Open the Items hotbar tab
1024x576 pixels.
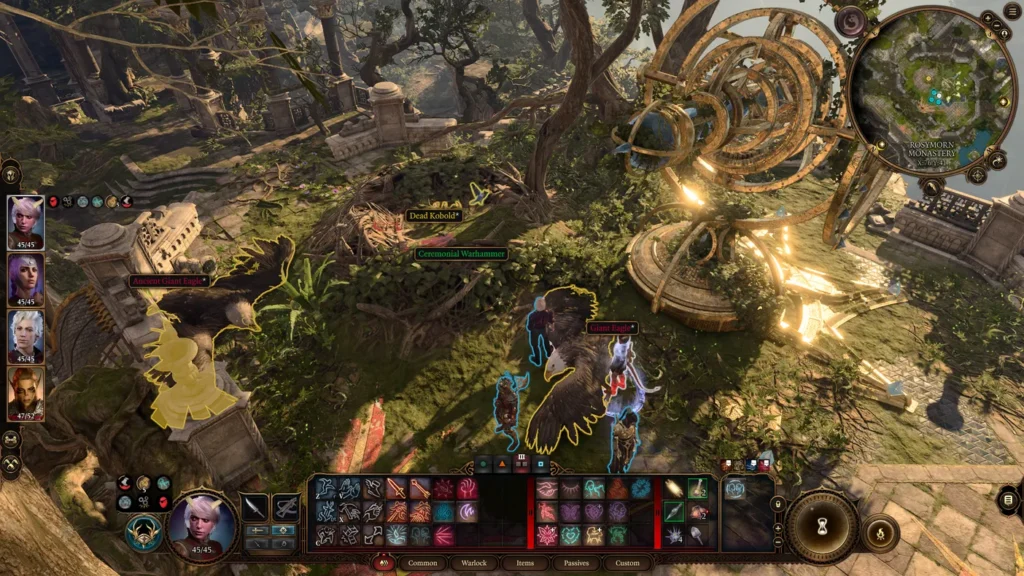pyautogui.click(x=525, y=563)
